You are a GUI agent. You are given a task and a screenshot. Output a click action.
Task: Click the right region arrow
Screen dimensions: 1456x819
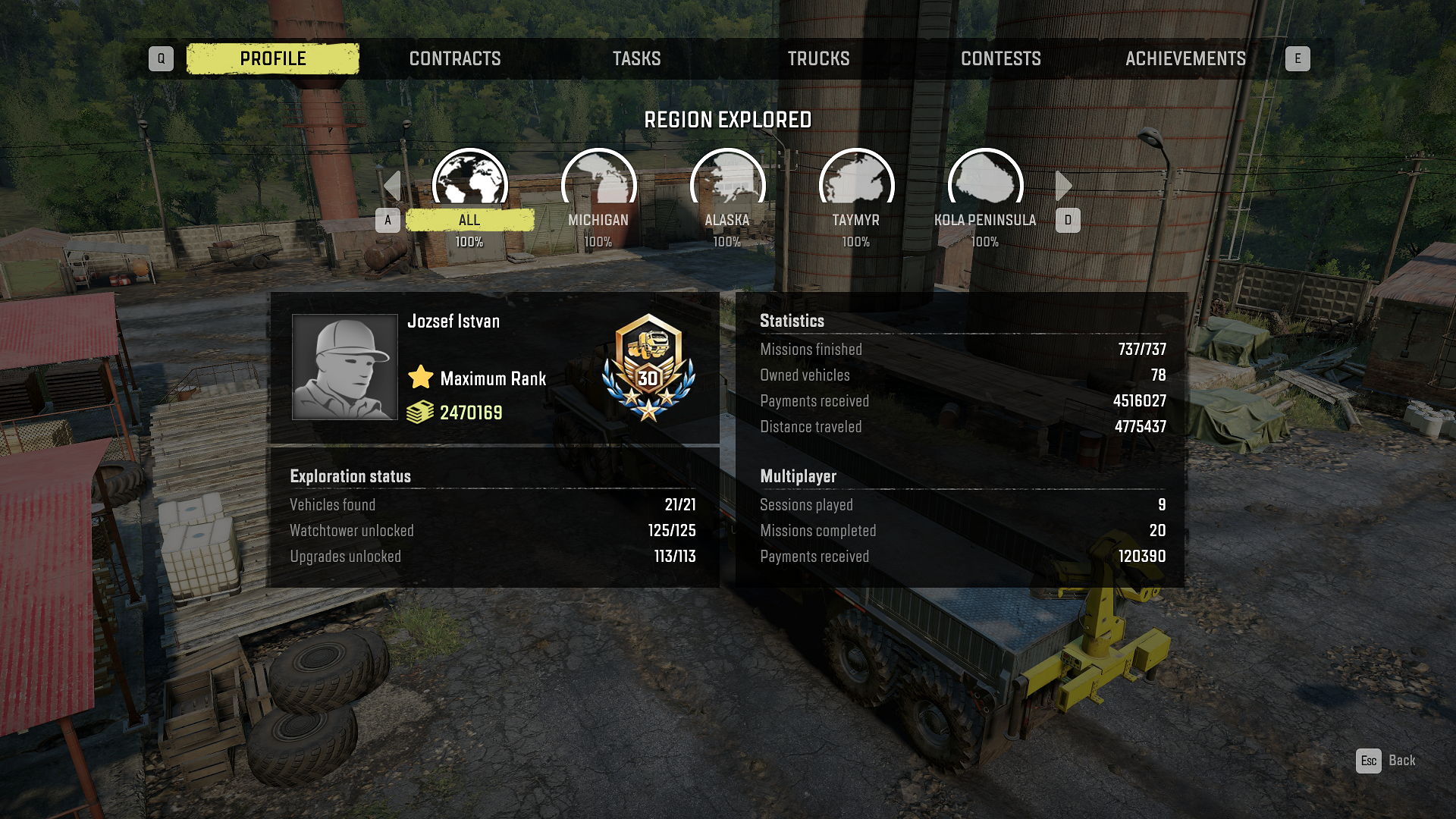(1063, 186)
